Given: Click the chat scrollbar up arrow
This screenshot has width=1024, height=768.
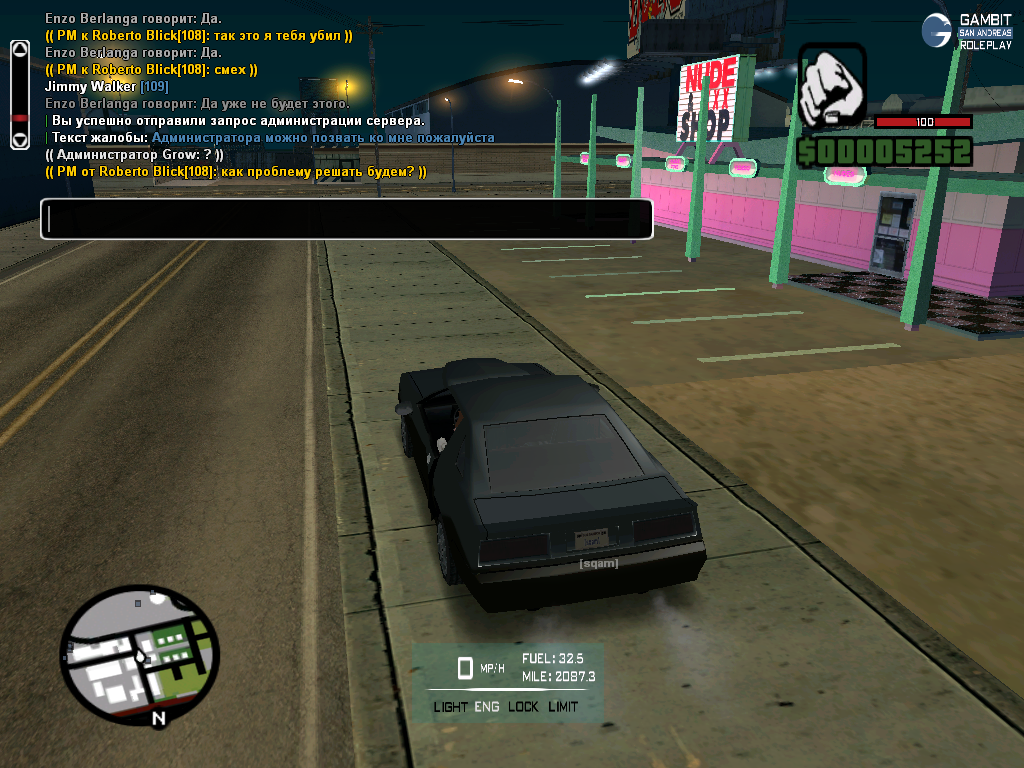Looking at the screenshot, I should coord(19,48).
